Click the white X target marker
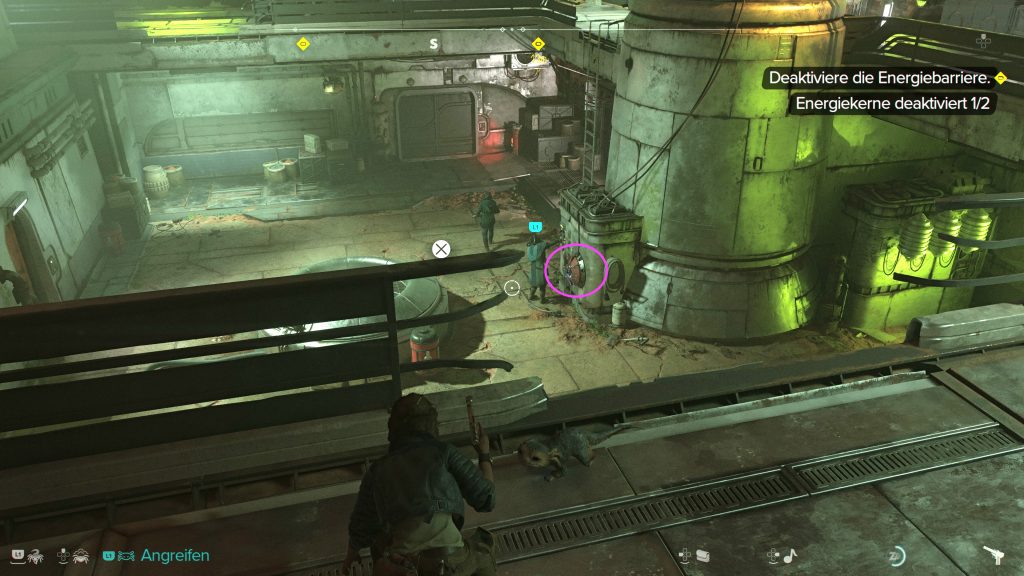Viewport: 1024px width, 576px height. click(441, 248)
